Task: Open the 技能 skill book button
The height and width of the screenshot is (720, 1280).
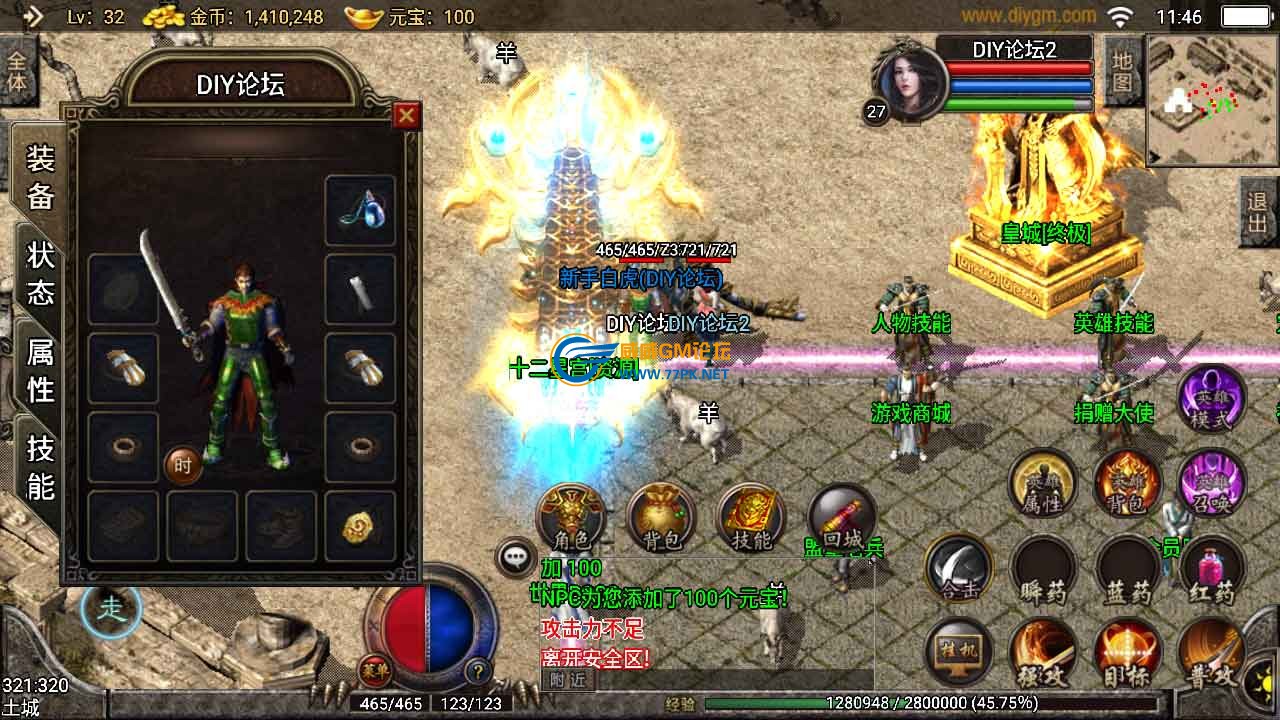Action: pos(751,518)
